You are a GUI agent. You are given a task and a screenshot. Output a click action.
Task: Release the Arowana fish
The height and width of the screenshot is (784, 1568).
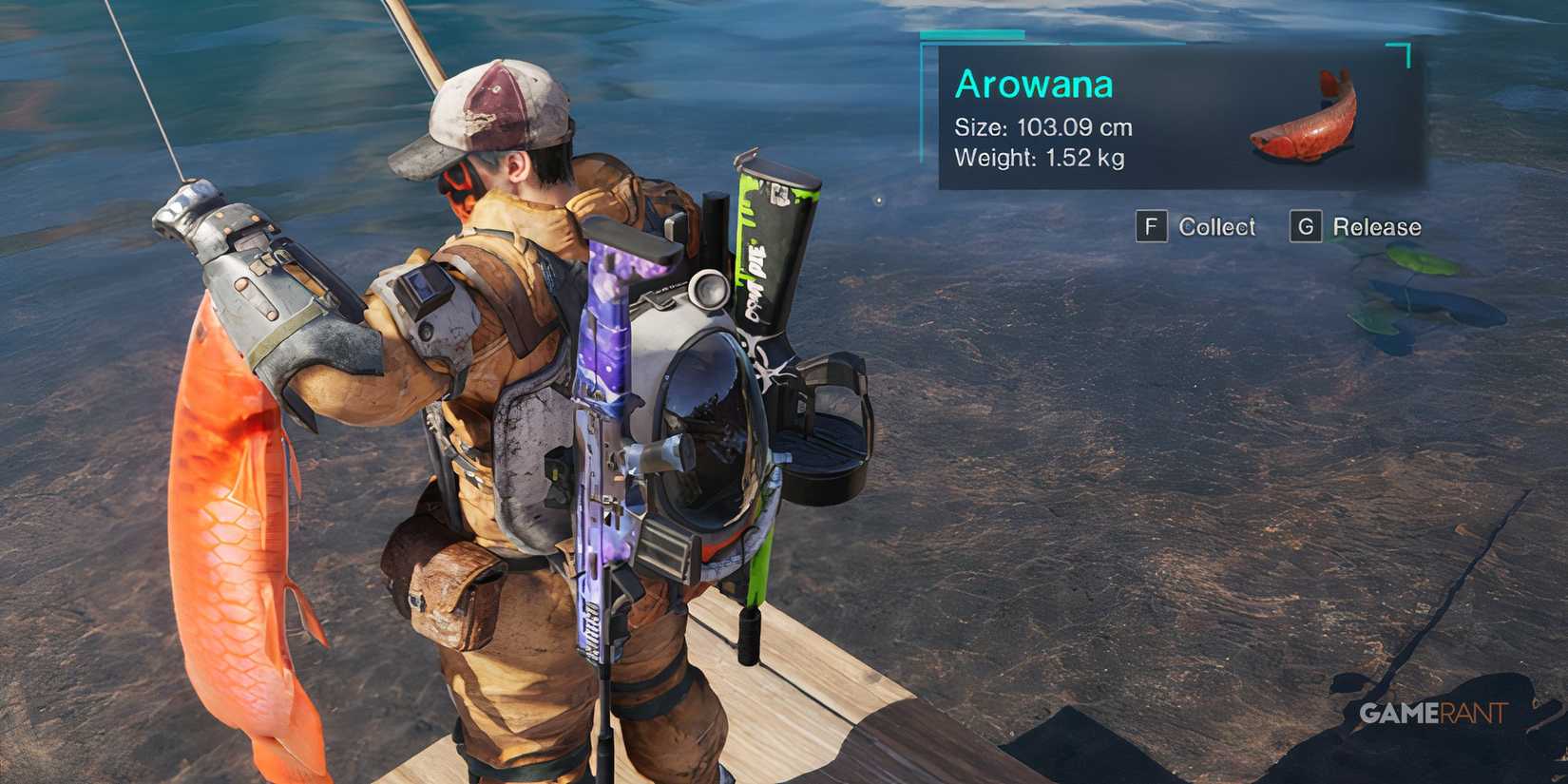point(1376,227)
